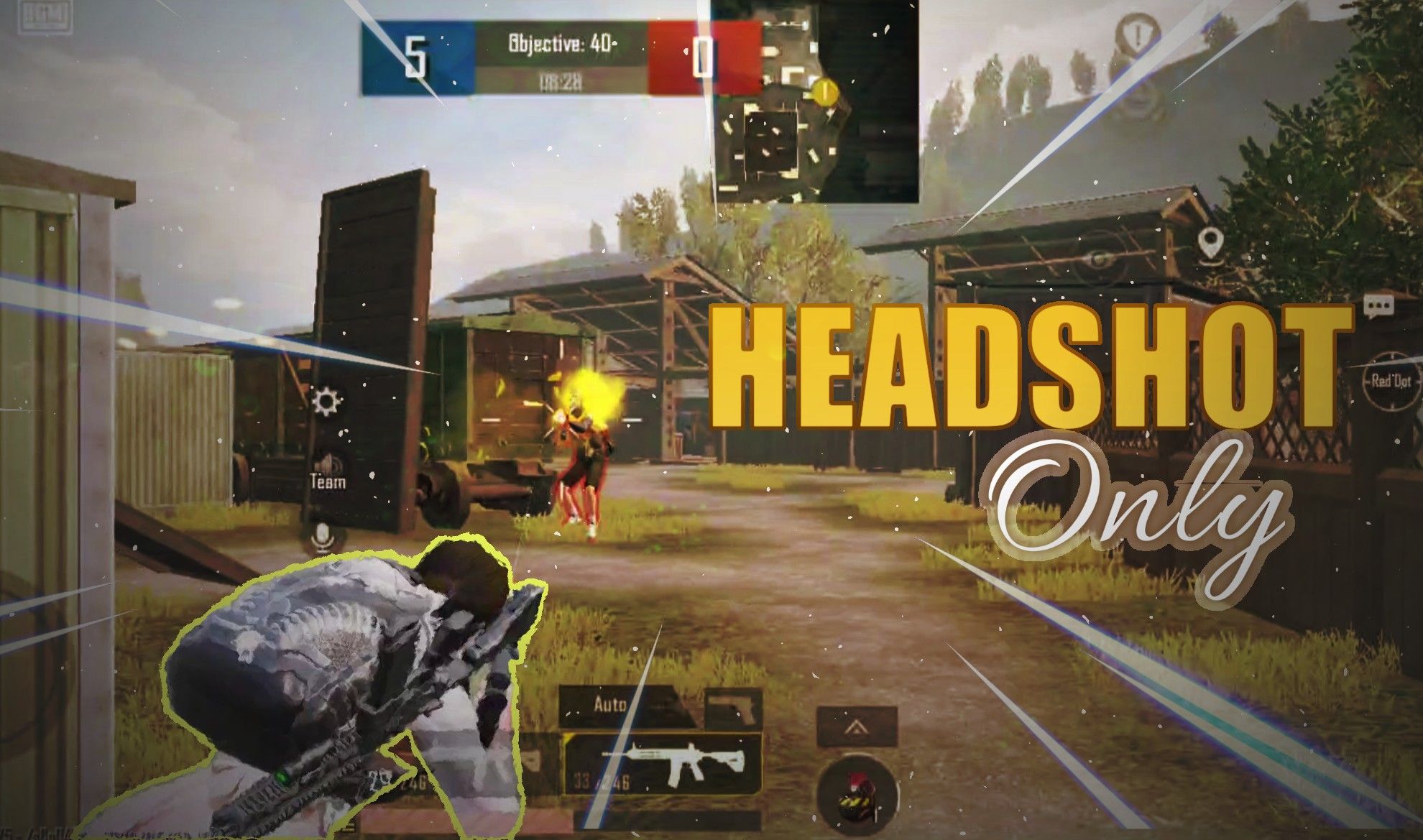Viewport: 1423px width, 840px height.
Task: Open the minimap
Action: [x=816, y=101]
